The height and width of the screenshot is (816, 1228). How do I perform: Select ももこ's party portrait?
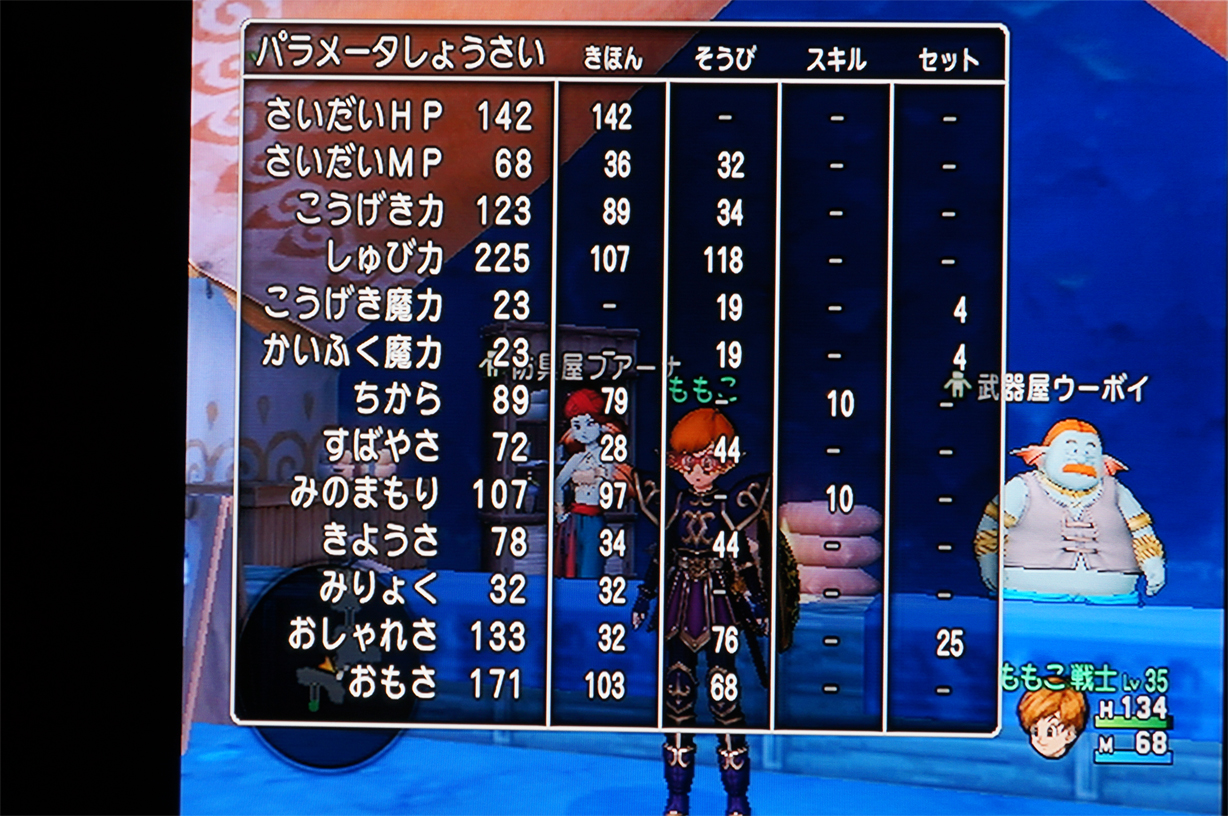click(1052, 720)
